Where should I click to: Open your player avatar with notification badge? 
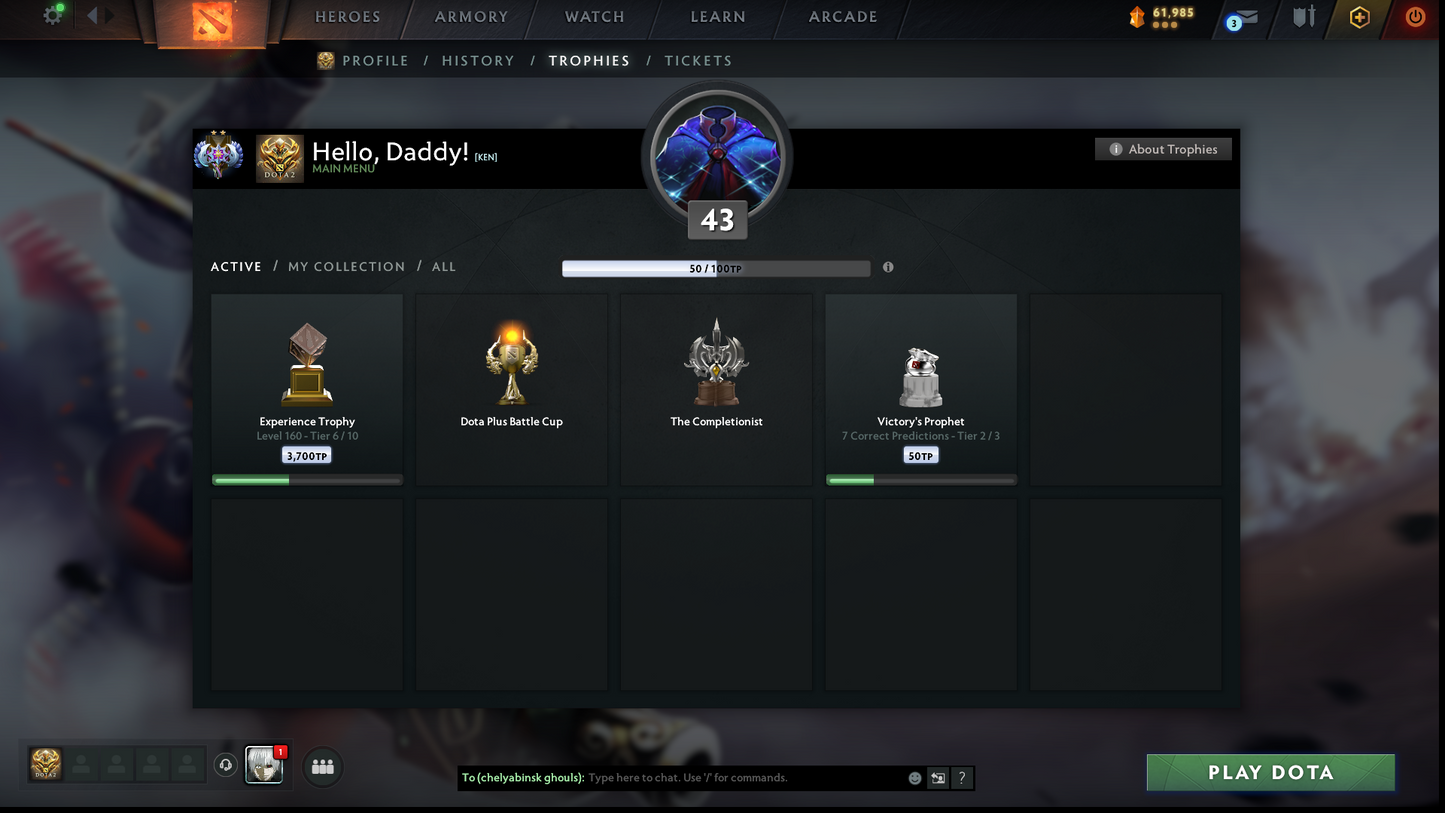pos(263,765)
